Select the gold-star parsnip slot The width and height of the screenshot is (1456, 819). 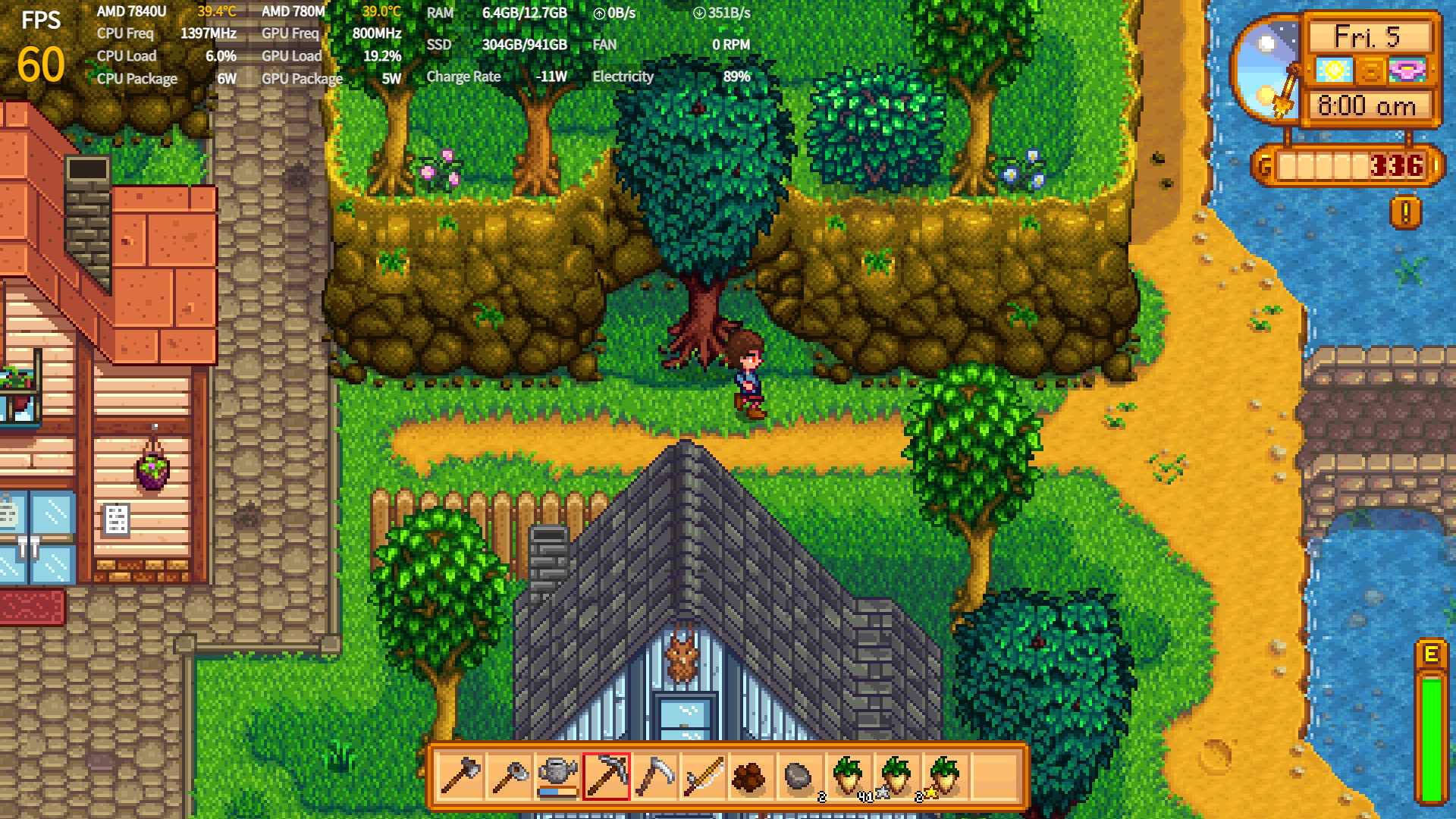[946, 777]
